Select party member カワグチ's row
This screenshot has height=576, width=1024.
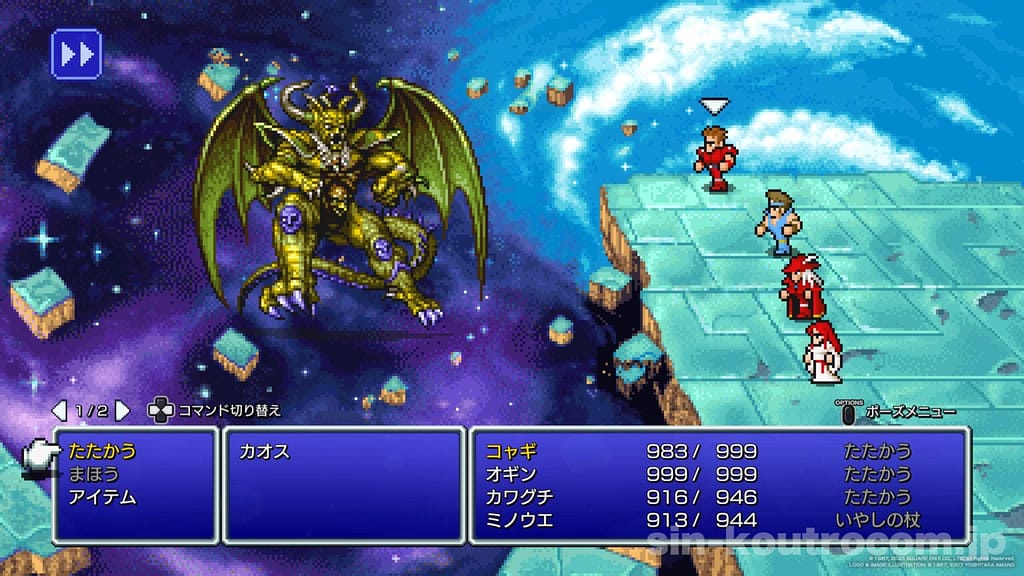coord(718,497)
